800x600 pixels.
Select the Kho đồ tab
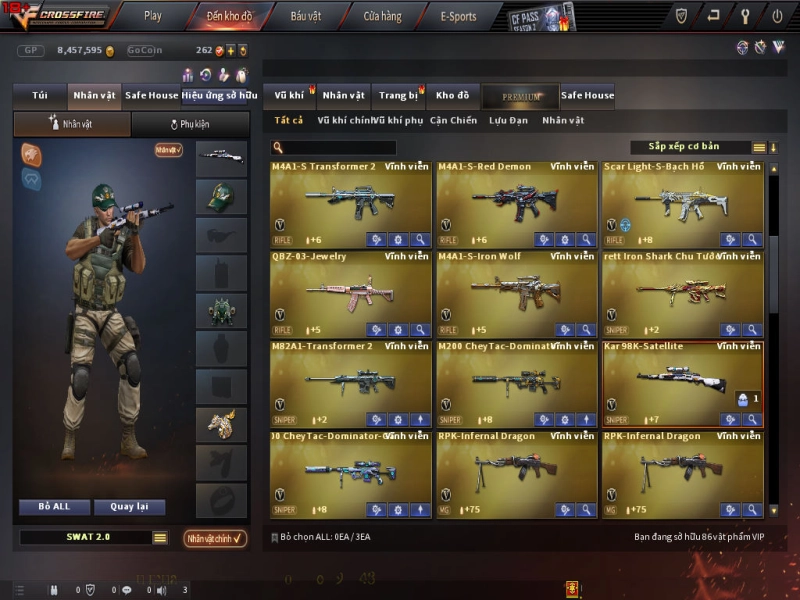tap(452, 96)
